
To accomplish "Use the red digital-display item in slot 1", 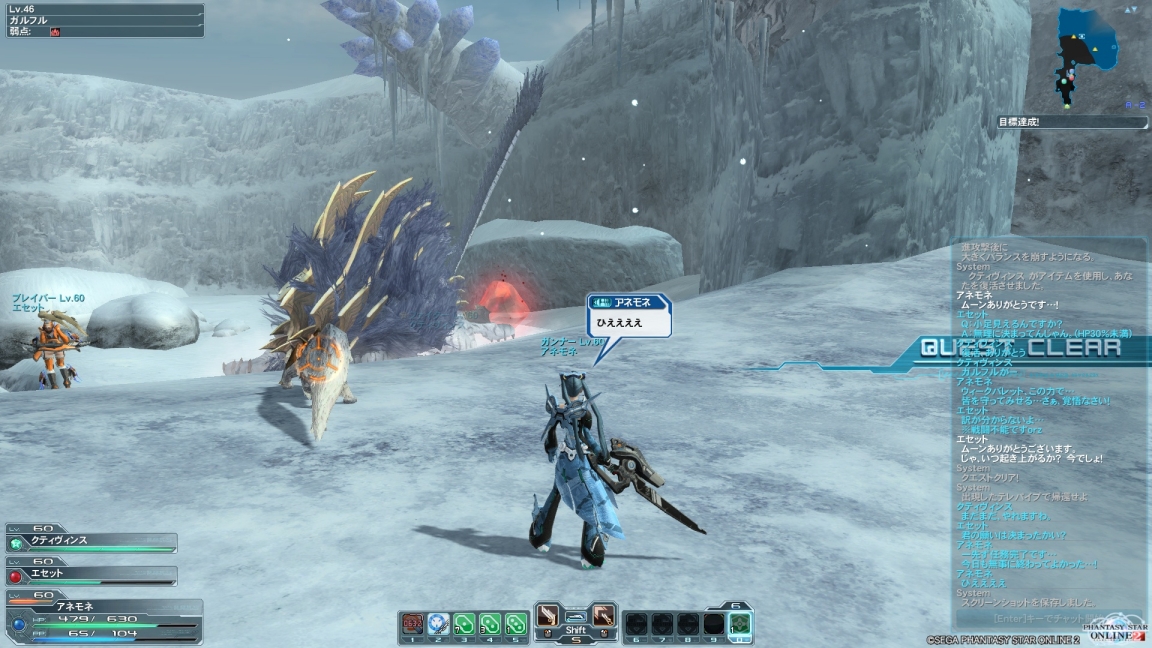I will point(412,622).
